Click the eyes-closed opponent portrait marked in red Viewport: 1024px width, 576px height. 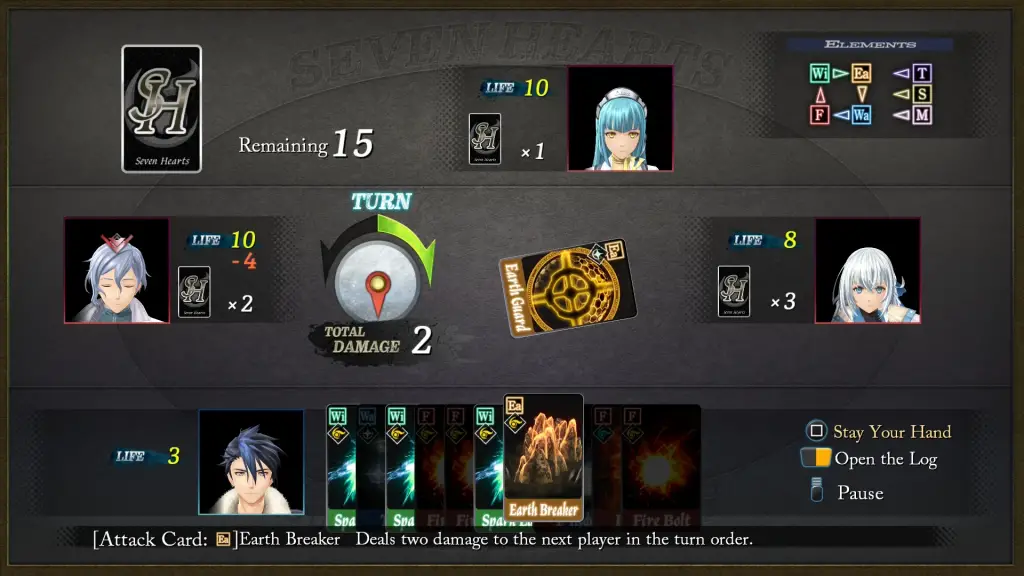tap(117, 271)
